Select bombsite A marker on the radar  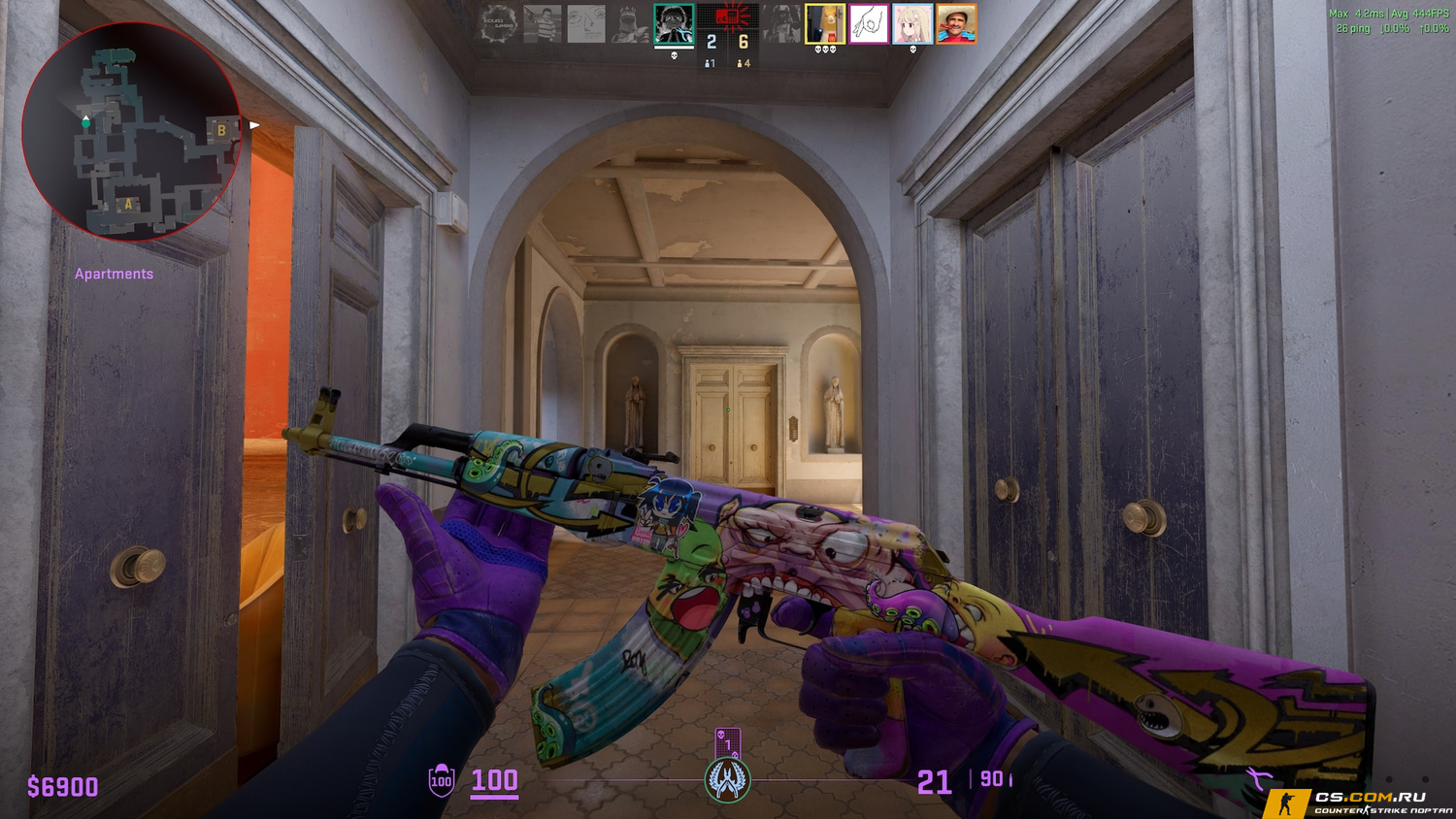click(x=127, y=204)
